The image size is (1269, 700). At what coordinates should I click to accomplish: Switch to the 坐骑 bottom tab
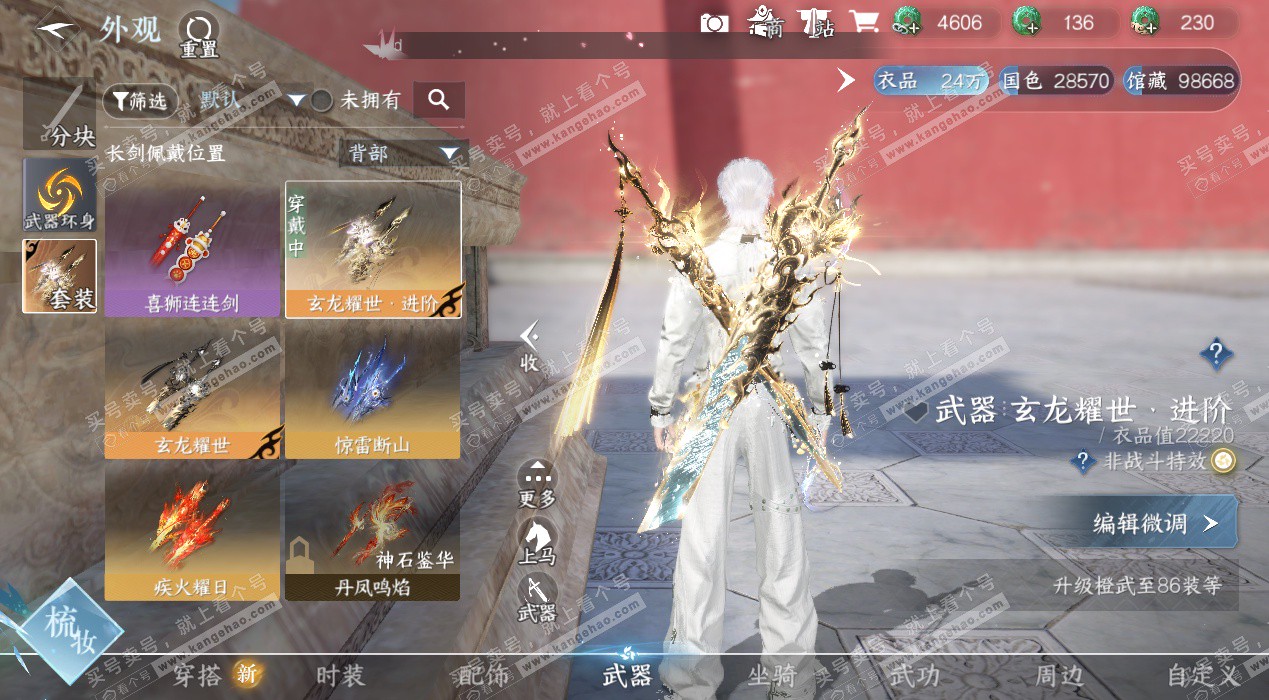tap(772, 676)
